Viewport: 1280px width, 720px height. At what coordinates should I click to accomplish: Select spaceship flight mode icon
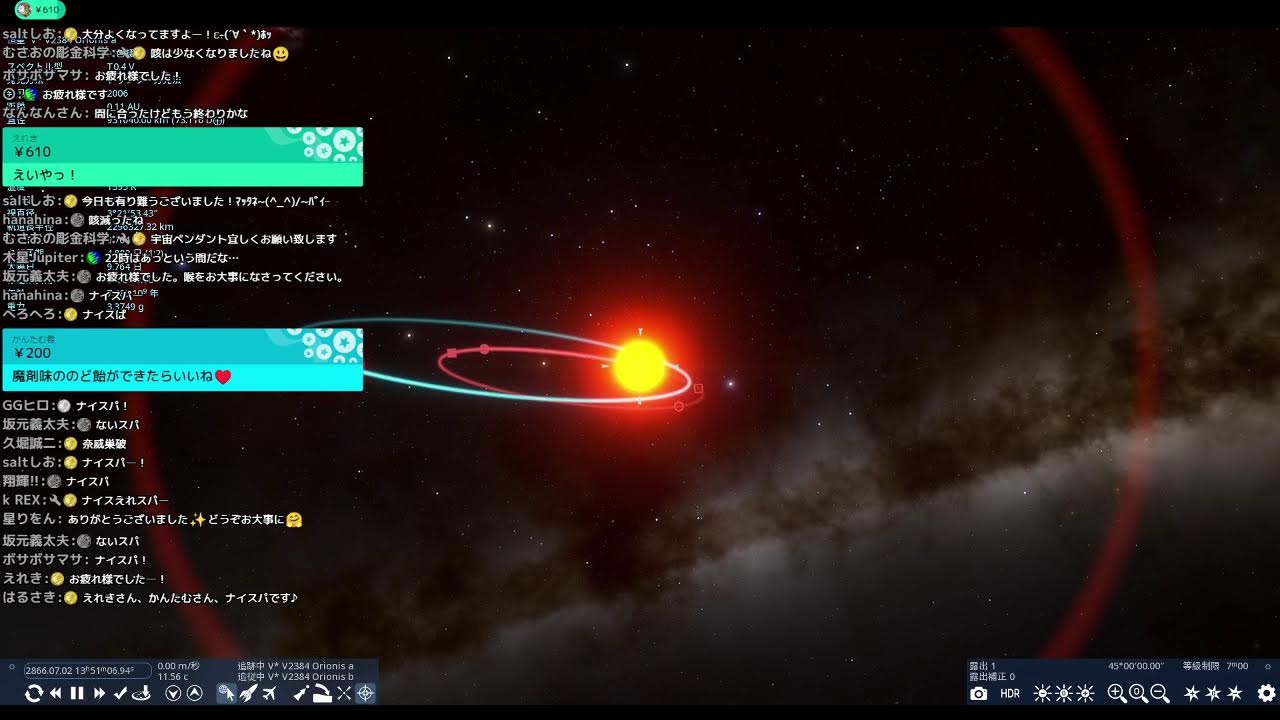247,693
